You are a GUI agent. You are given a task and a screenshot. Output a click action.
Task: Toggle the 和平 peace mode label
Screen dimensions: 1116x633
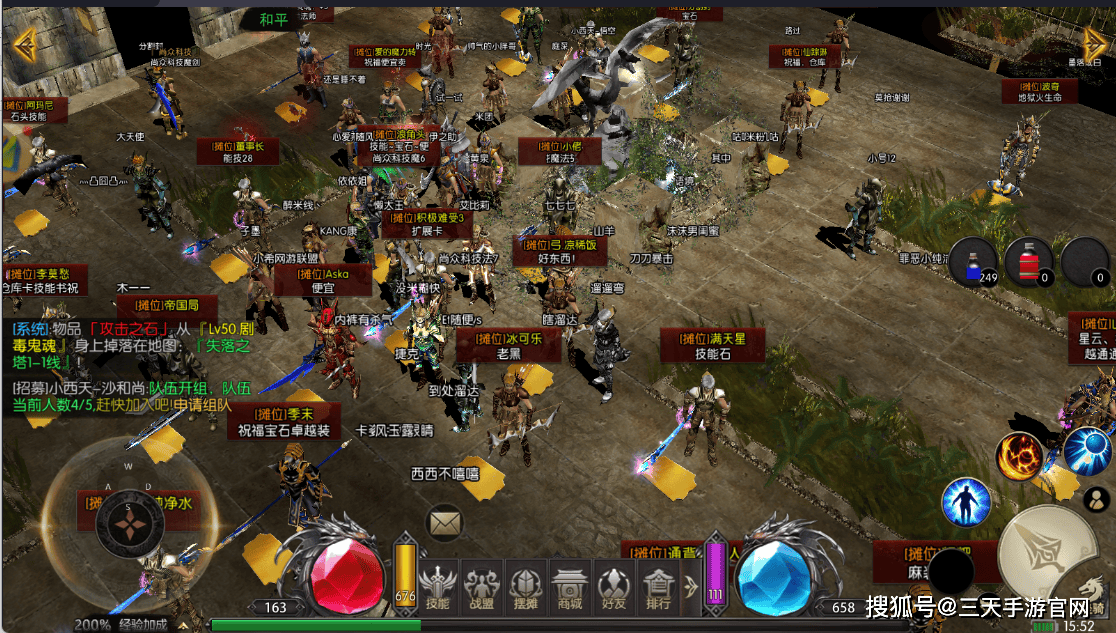[272, 19]
